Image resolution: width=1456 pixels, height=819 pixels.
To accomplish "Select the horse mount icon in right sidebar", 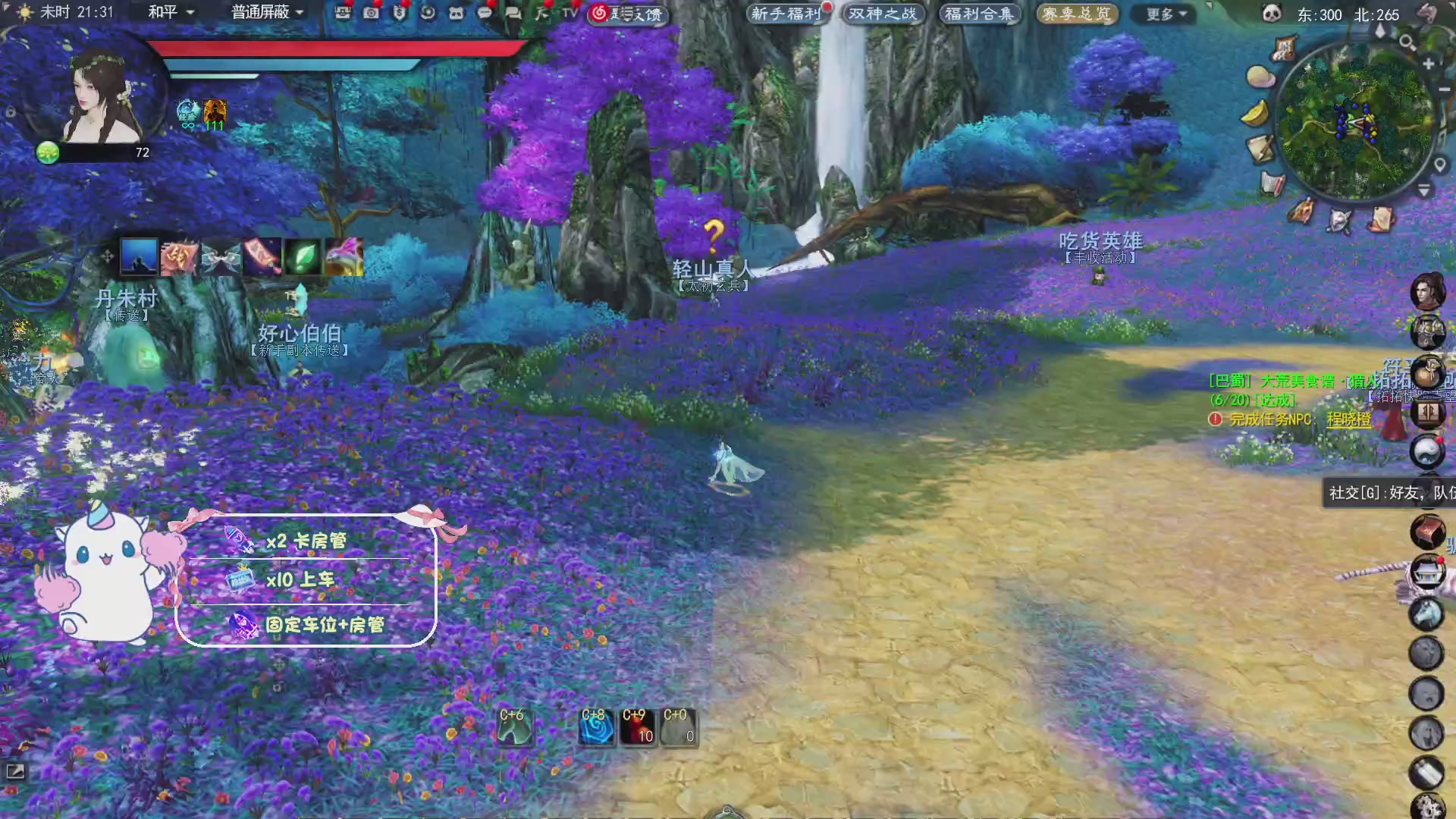I will click(1427, 614).
